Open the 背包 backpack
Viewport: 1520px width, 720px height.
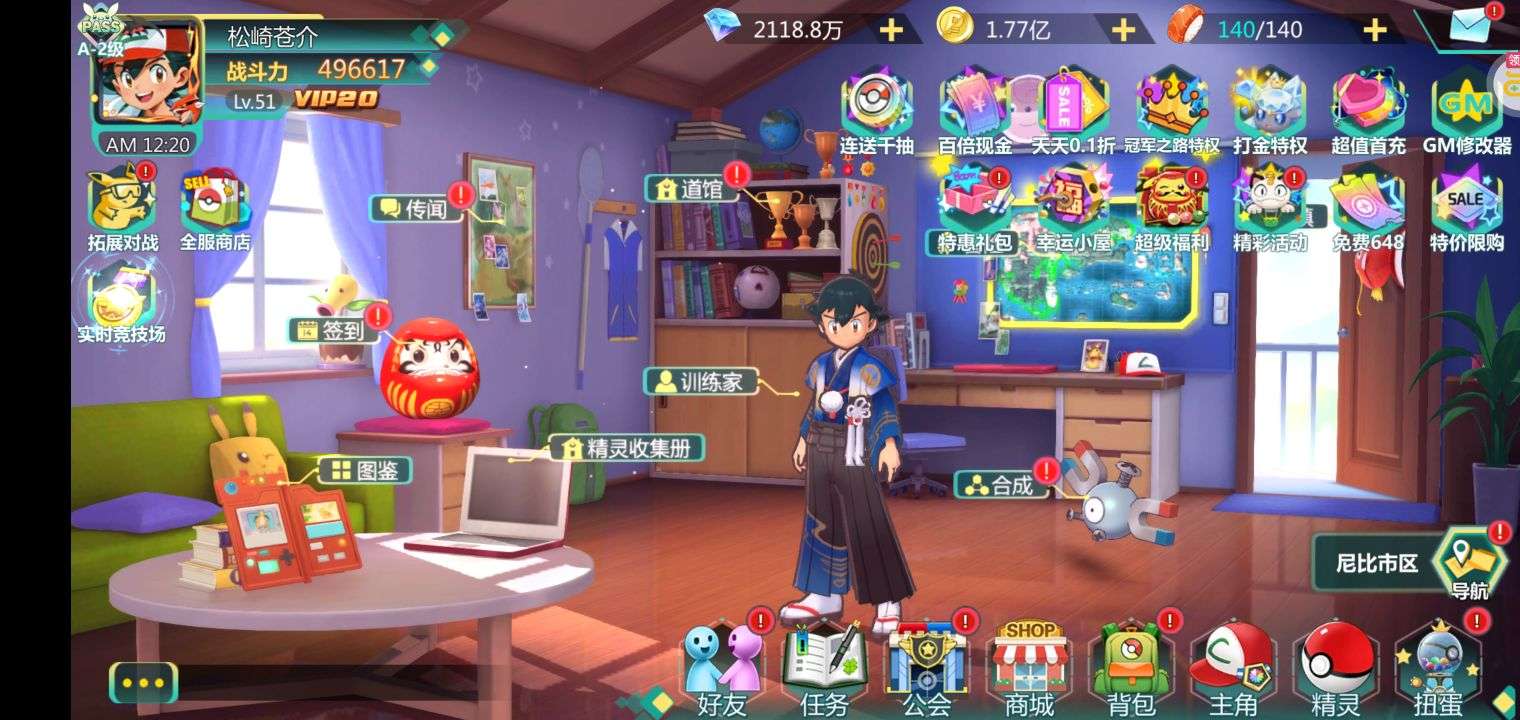coord(1132,663)
